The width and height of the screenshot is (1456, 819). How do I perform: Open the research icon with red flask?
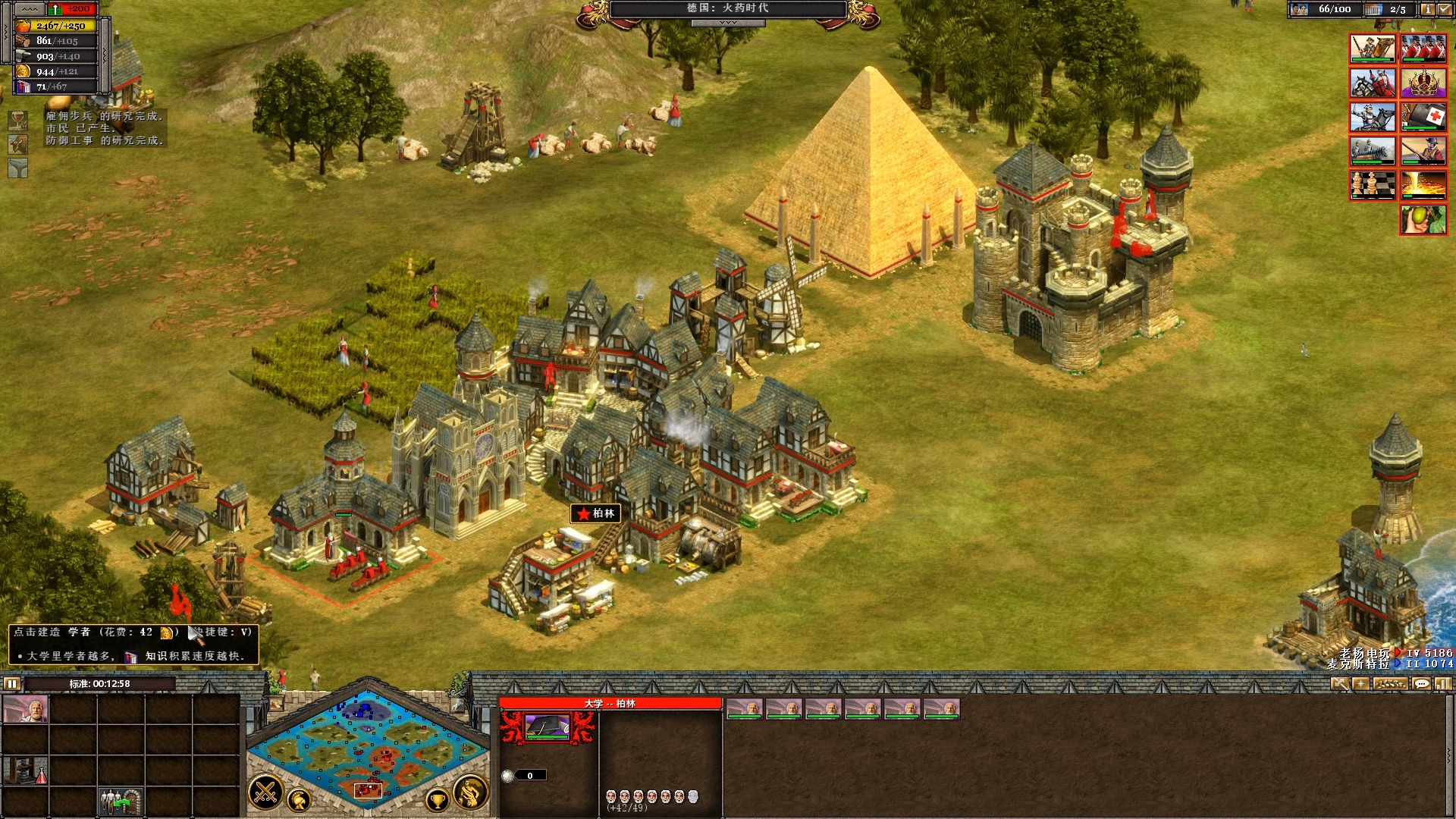25,770
